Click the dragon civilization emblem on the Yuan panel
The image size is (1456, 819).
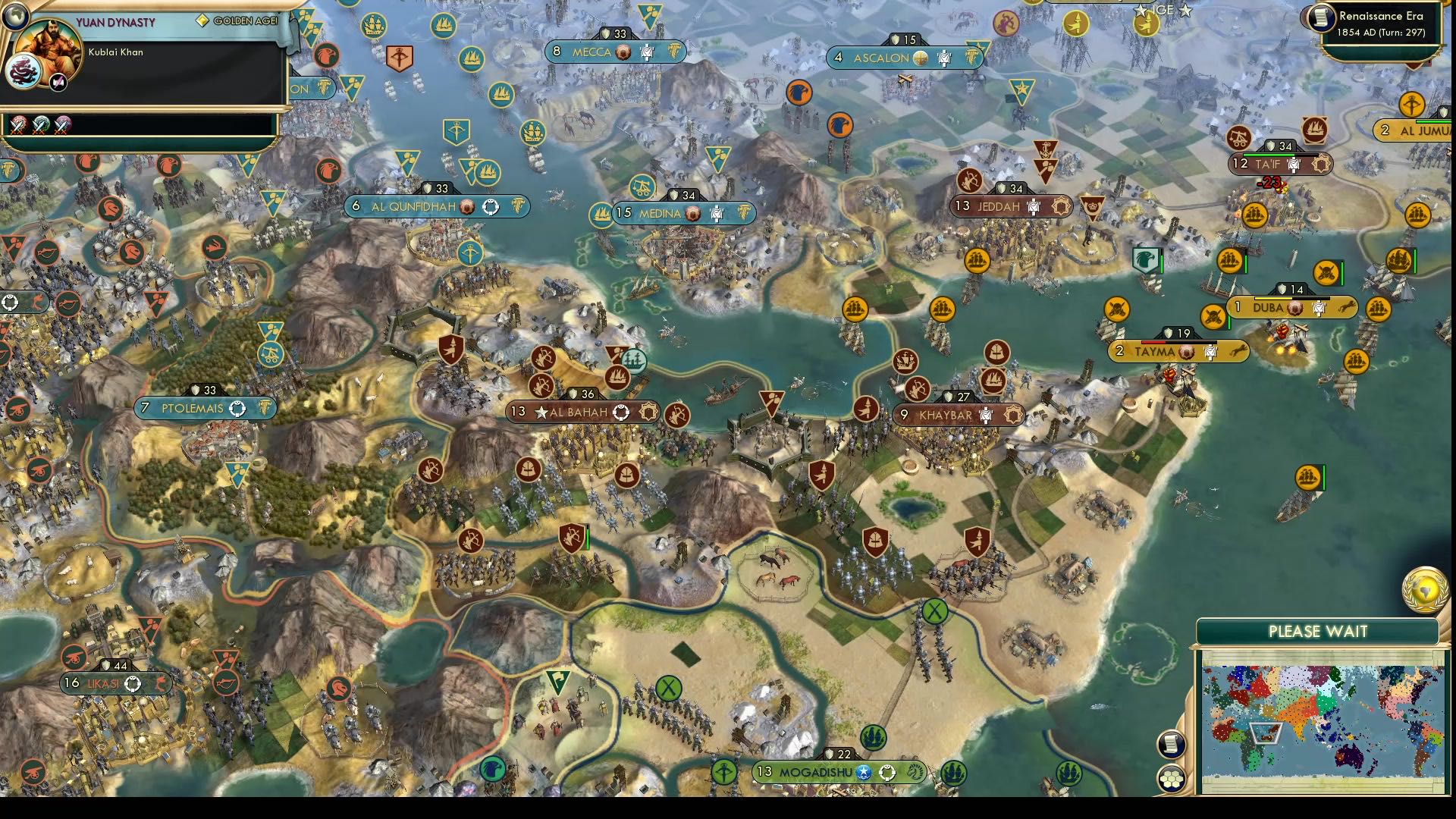pyautogui.click(x=23, y=72)
